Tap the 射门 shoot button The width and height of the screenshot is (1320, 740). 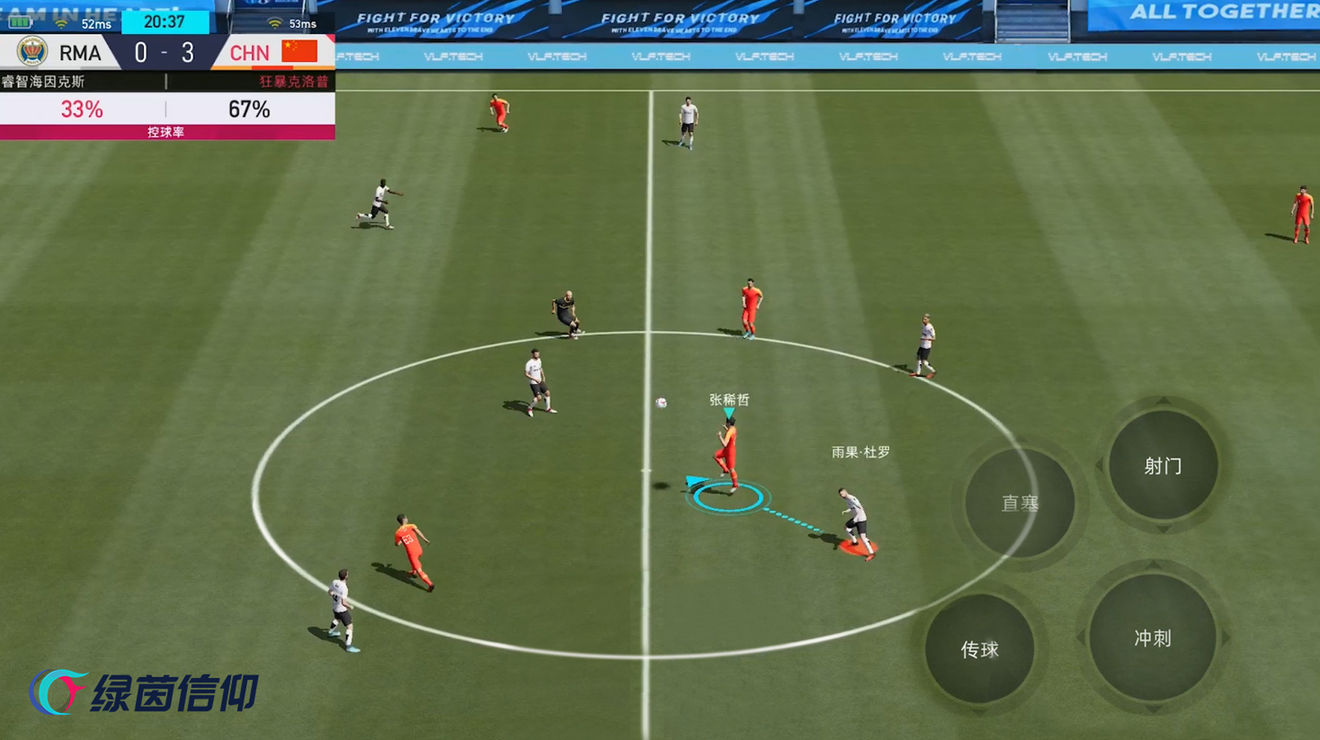(1162, 466)
